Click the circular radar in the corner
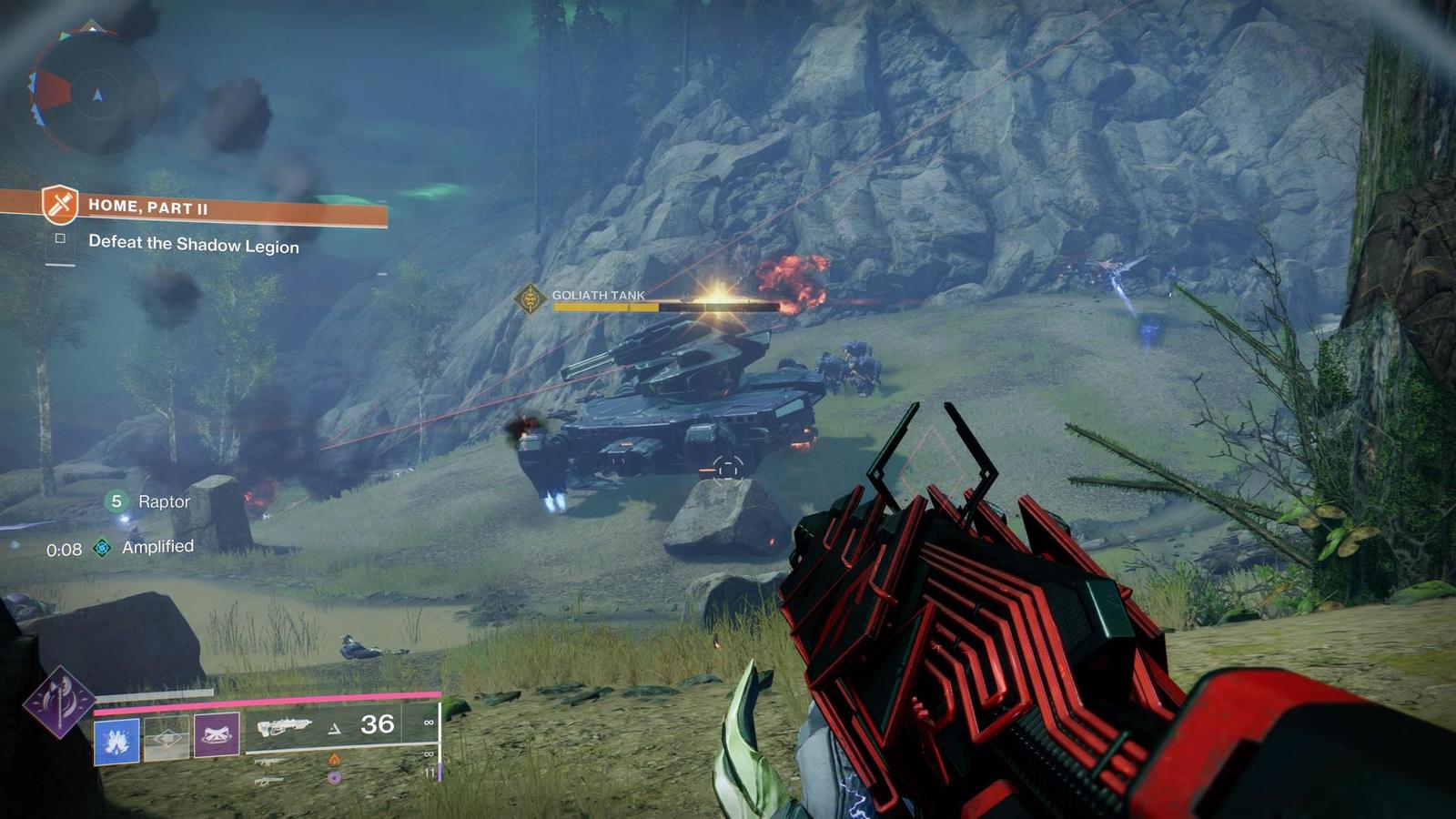The image size is (1456, 819). [x=96, y=93]
